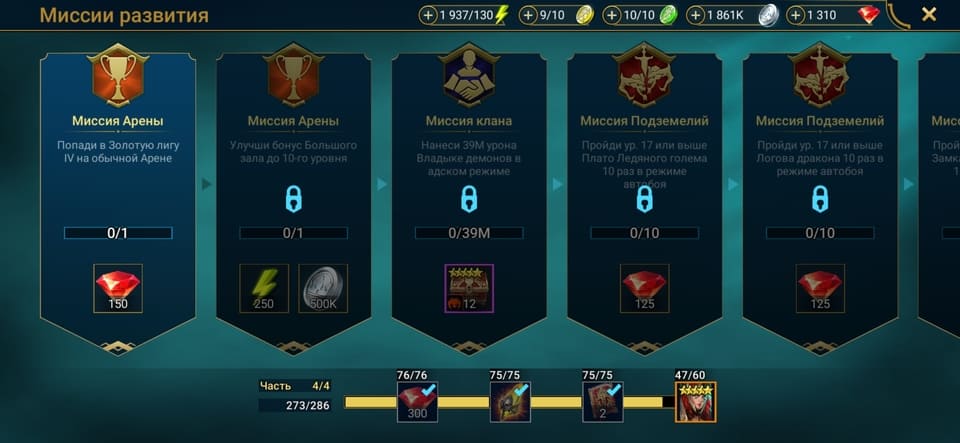Tap the 150 gems reward icon
This screenshot has width=960, height=443.
coord(118,288)
